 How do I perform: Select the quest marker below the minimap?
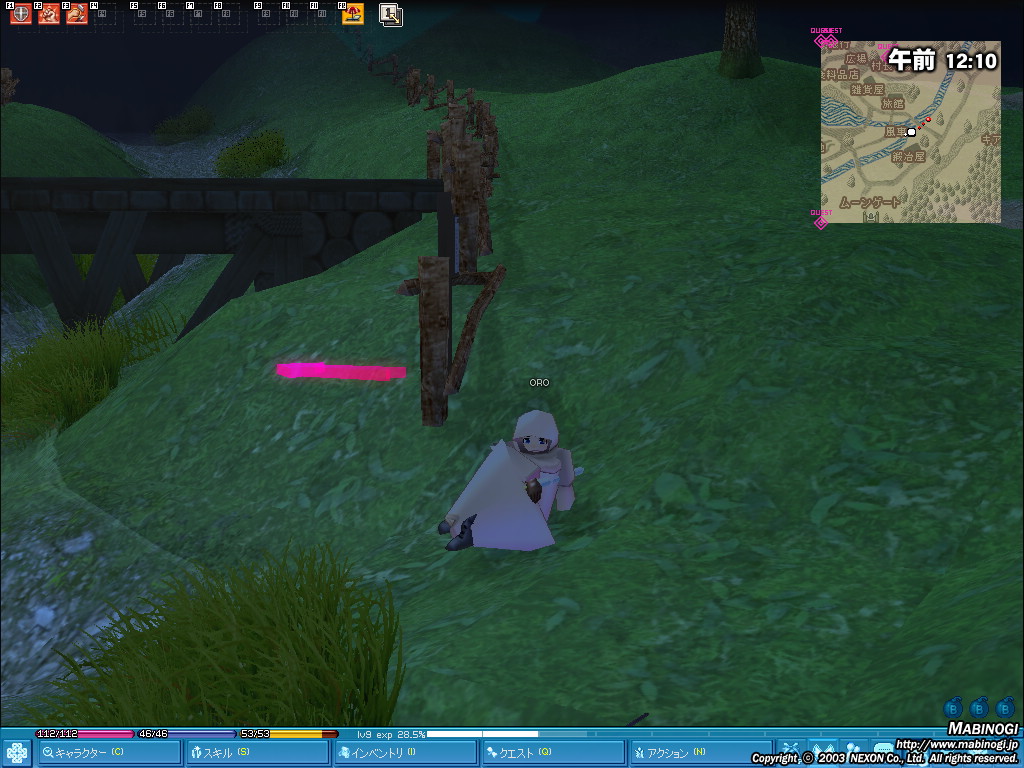click(x=821, y=220)
